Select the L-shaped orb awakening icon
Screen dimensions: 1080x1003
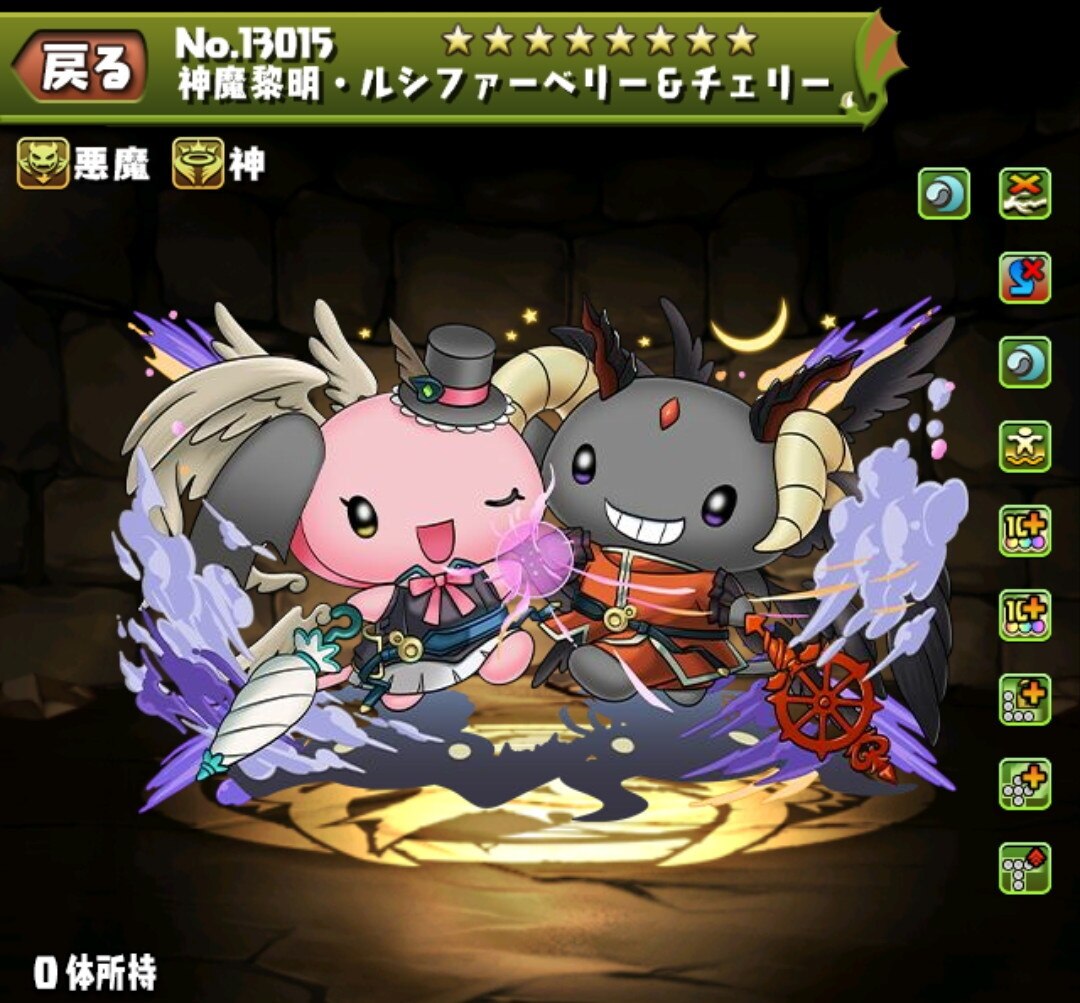(x=1025, y=700)
